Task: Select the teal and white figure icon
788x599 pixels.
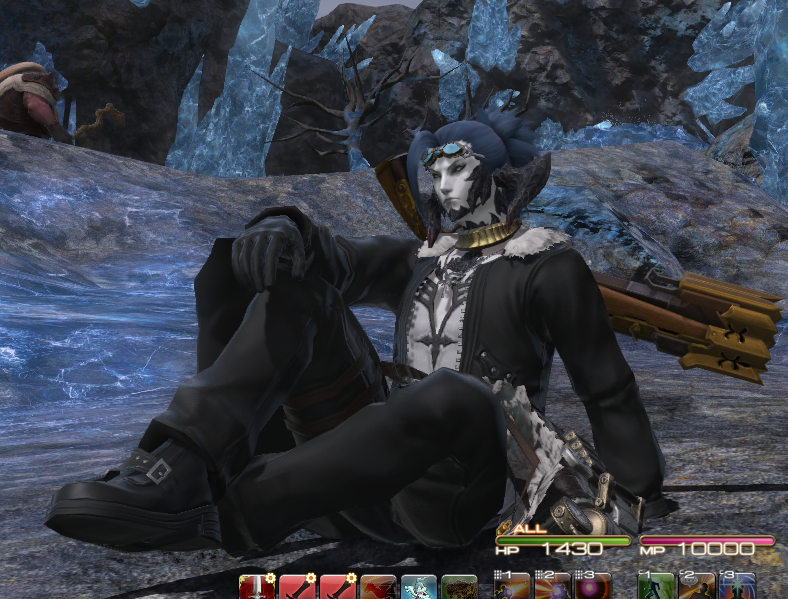Action: (418, 587)
